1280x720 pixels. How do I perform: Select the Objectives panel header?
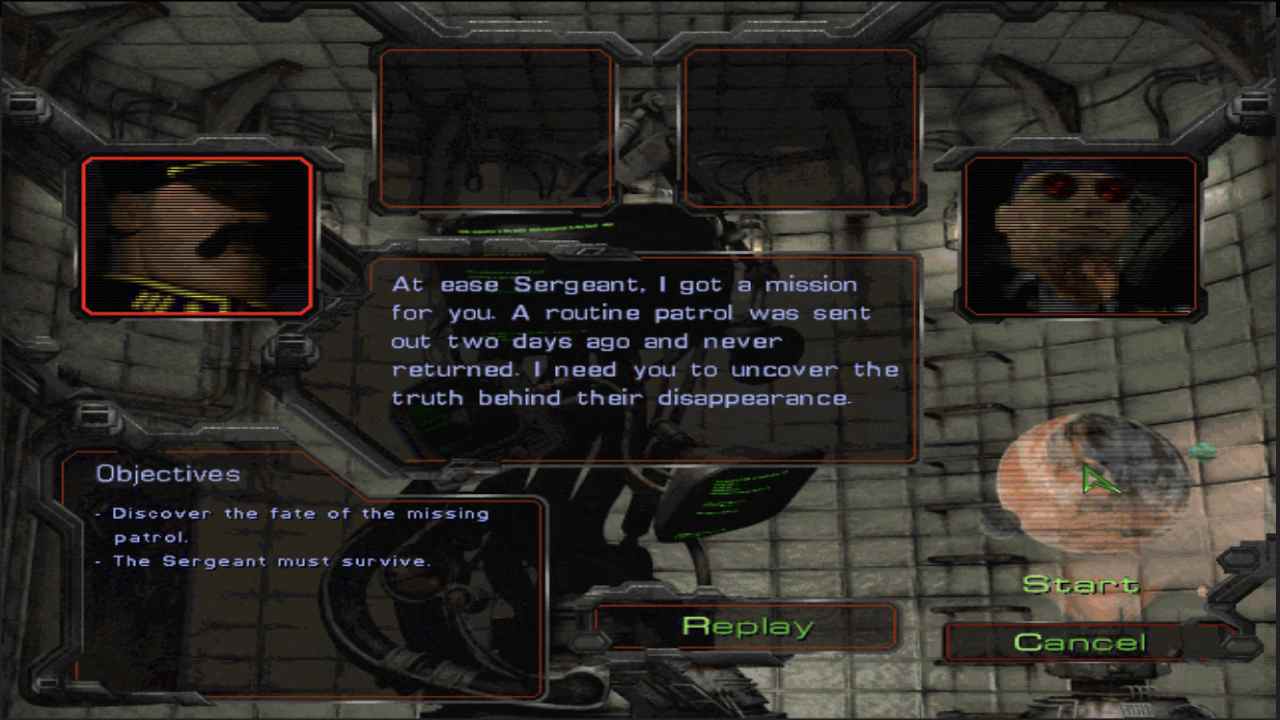[x=167, y=473]
